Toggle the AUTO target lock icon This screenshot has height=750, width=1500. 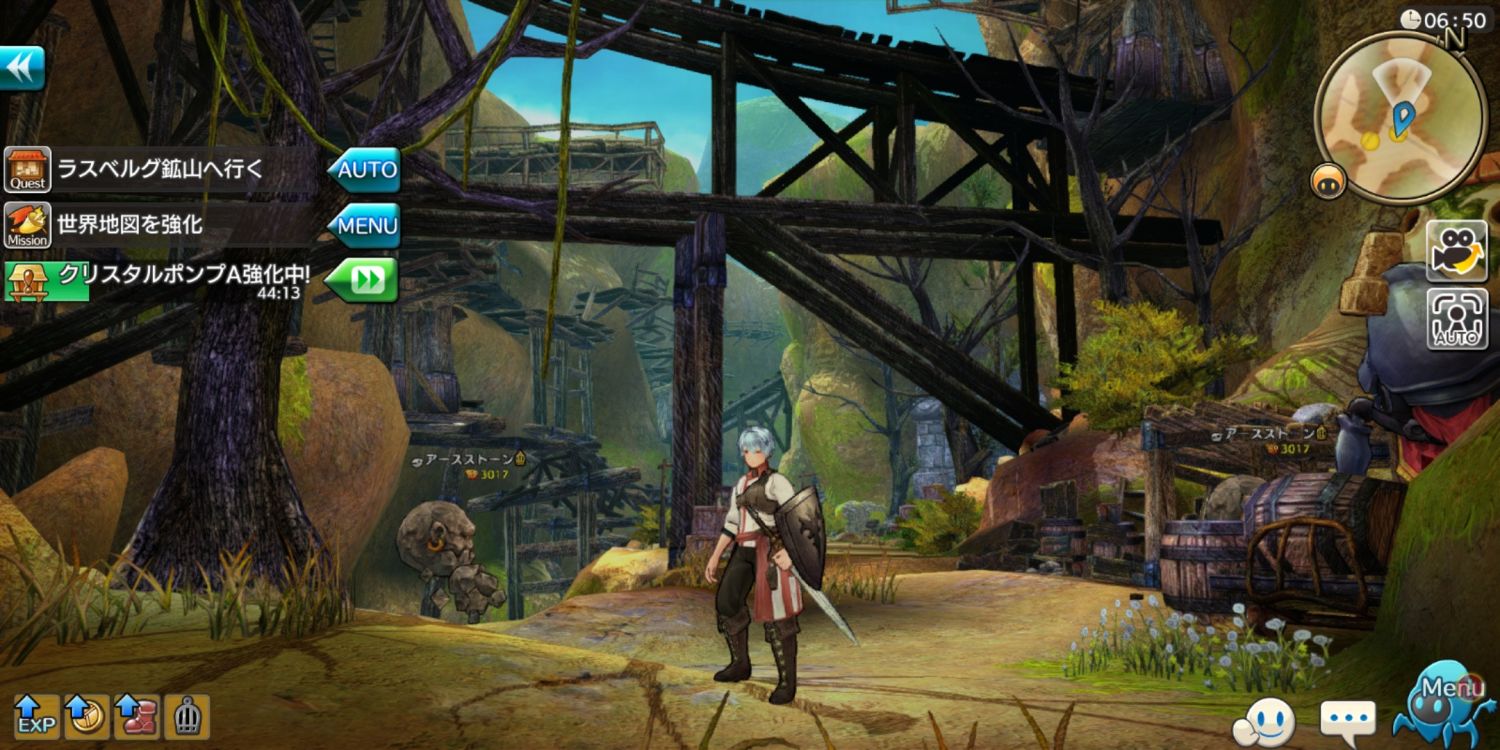pyautogui.click(x=1457, y=319)
